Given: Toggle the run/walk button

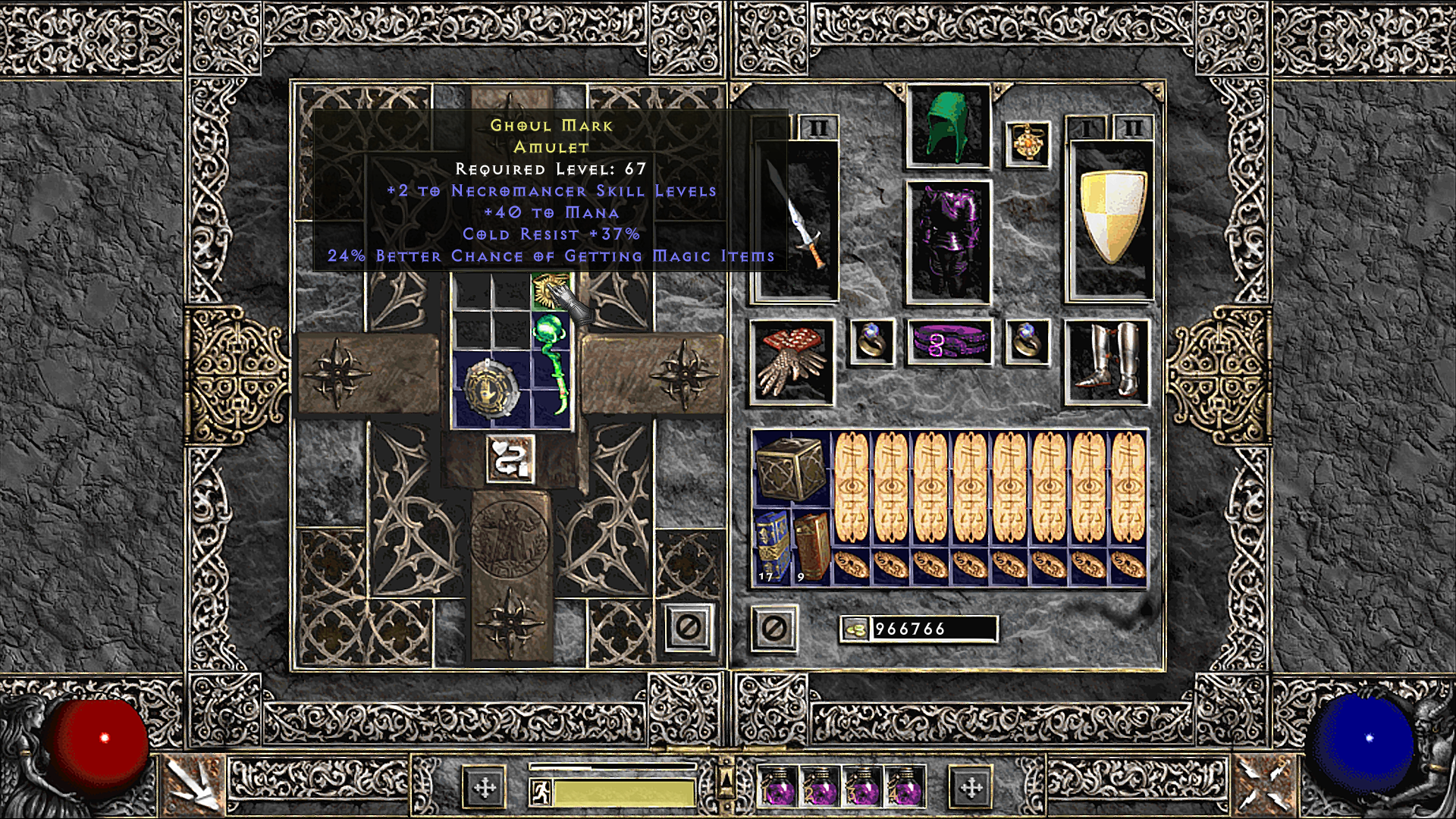Looking at the screenshot, I should coord(538,792).
